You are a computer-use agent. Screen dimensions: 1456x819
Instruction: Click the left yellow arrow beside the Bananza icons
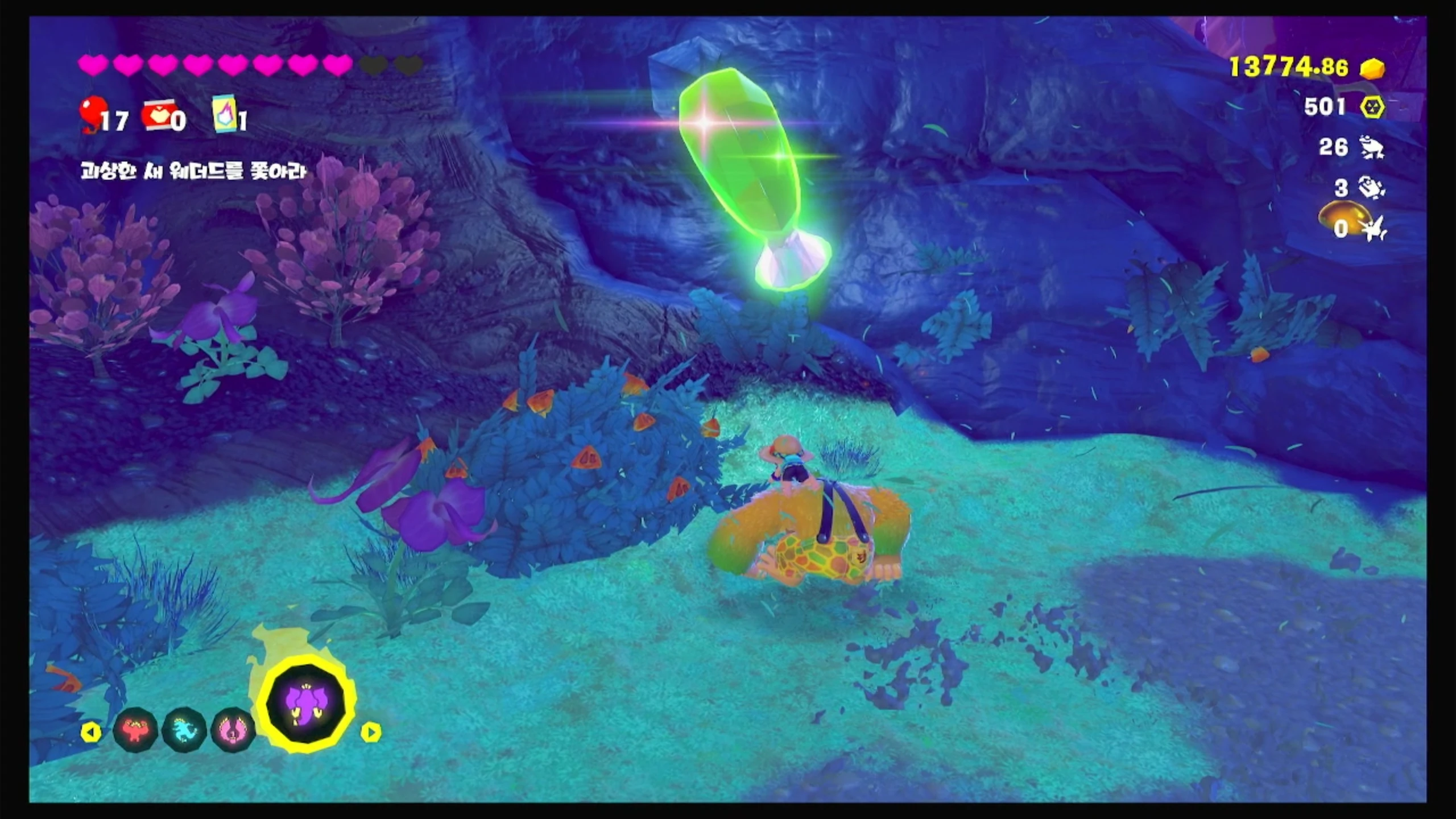90,732
